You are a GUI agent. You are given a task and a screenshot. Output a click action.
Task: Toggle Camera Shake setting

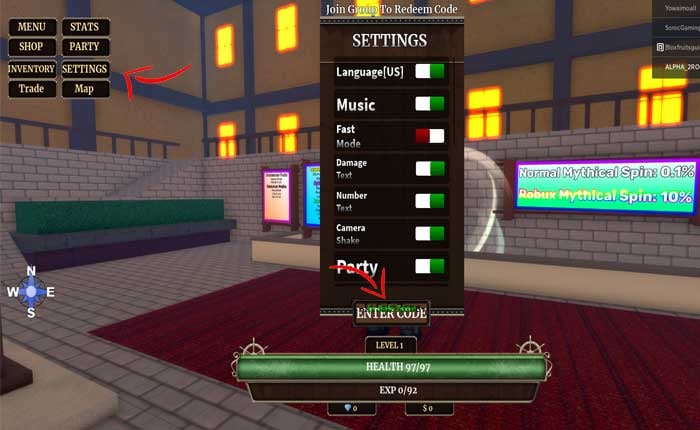pos(430,234)
